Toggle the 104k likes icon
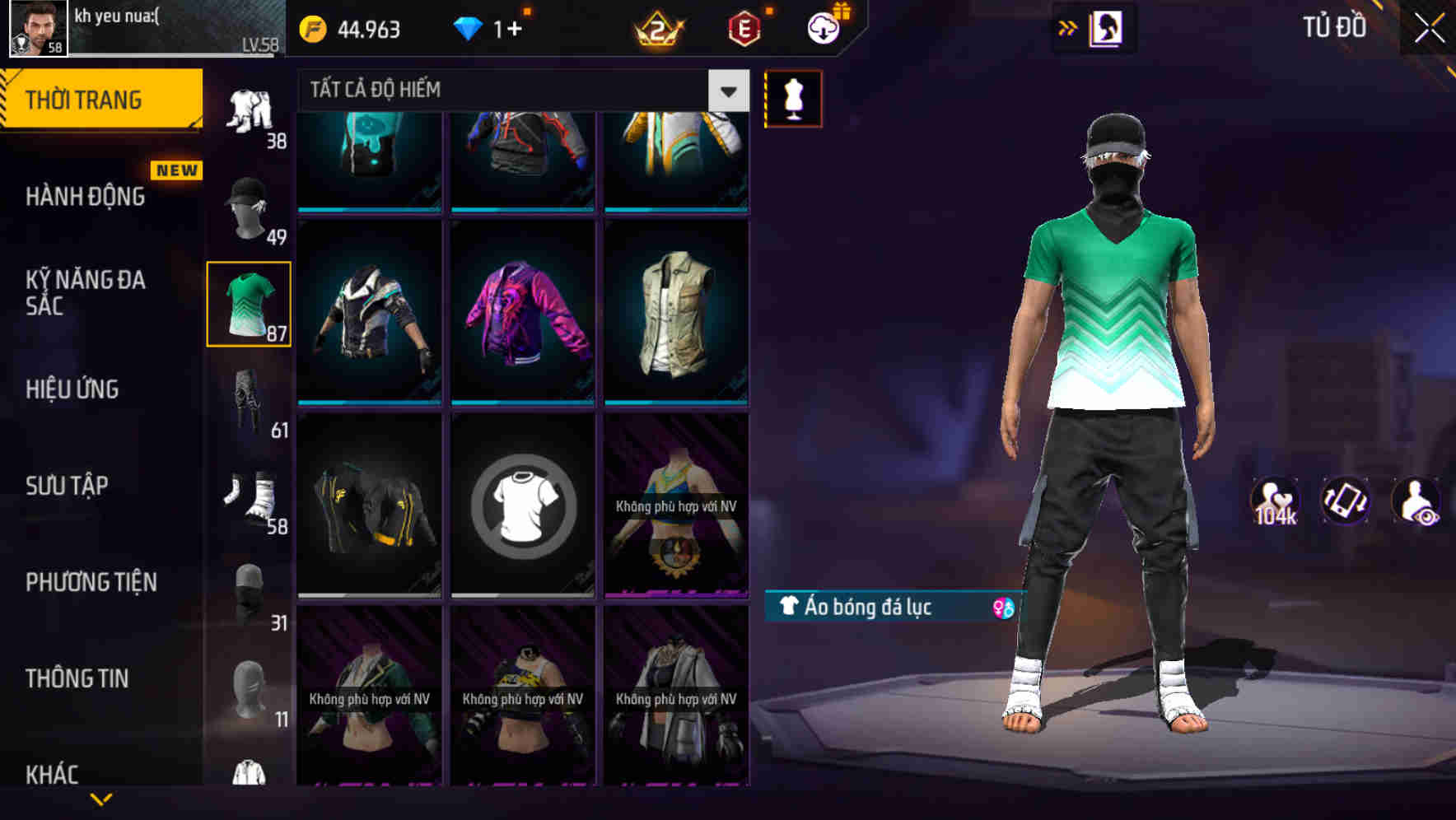 pyautogui.click(x=1276, y=500)
